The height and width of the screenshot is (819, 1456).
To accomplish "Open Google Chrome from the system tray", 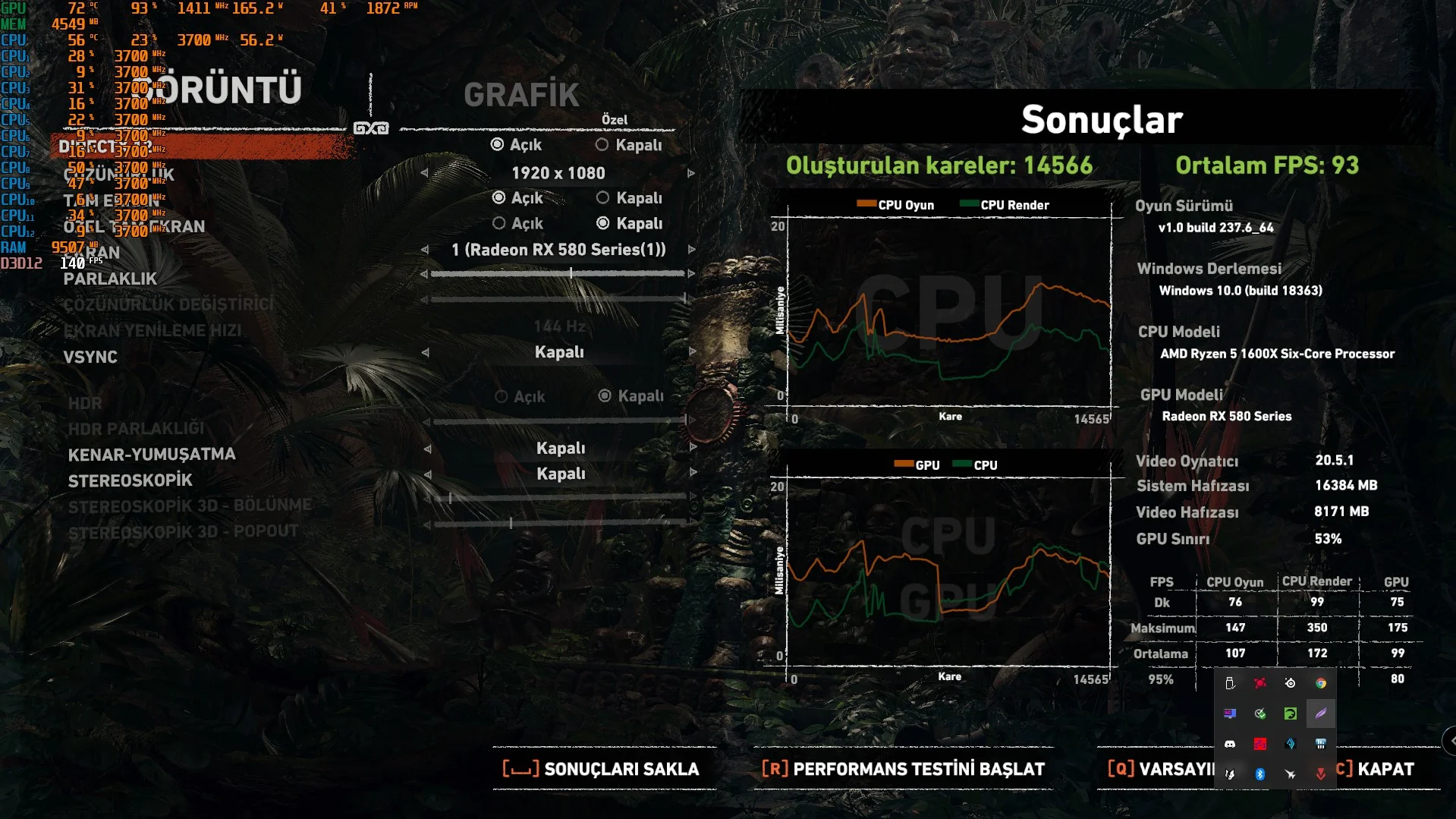I will [x=1320, y=683].
